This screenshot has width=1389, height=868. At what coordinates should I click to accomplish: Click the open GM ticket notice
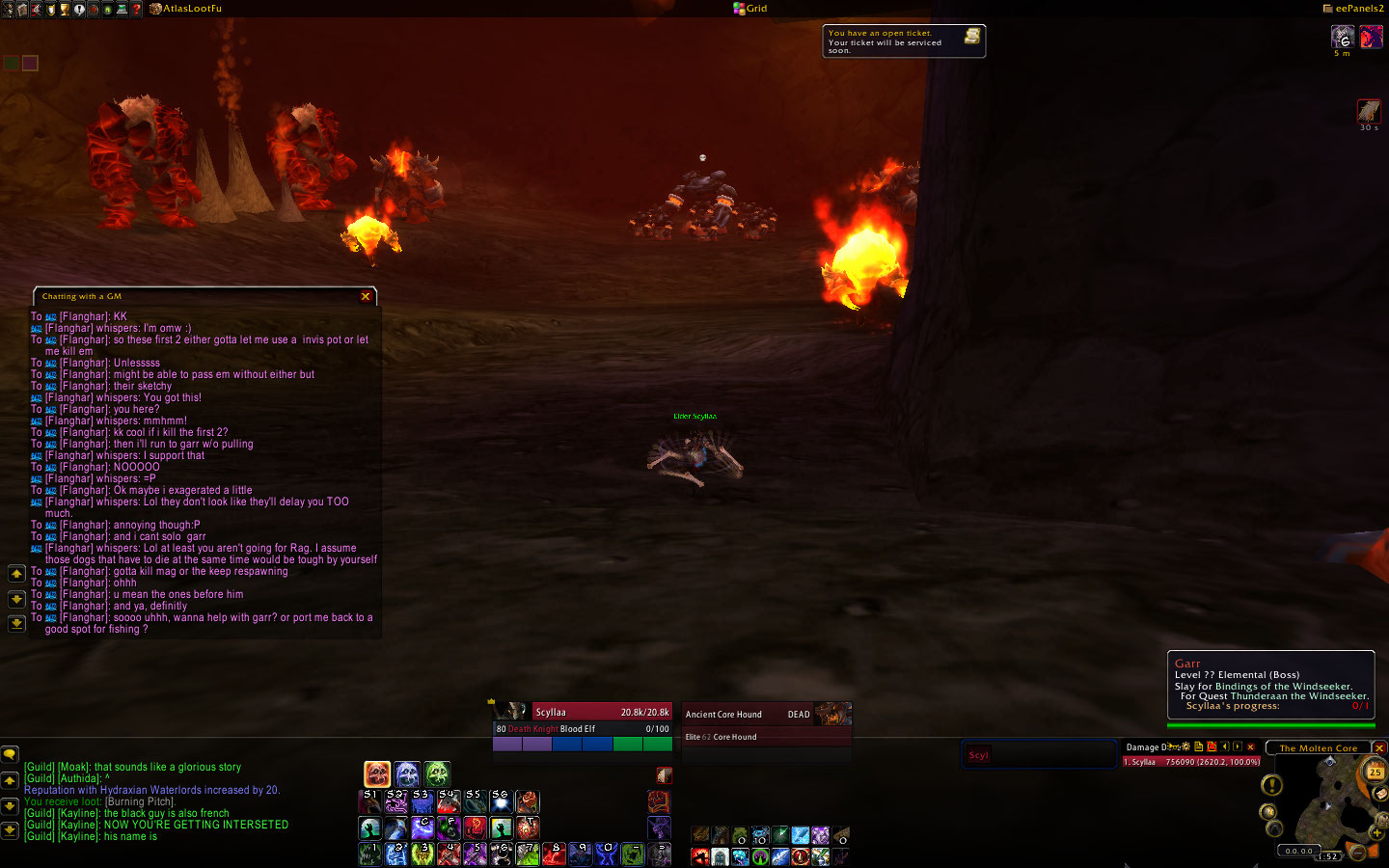click(903, 41)
